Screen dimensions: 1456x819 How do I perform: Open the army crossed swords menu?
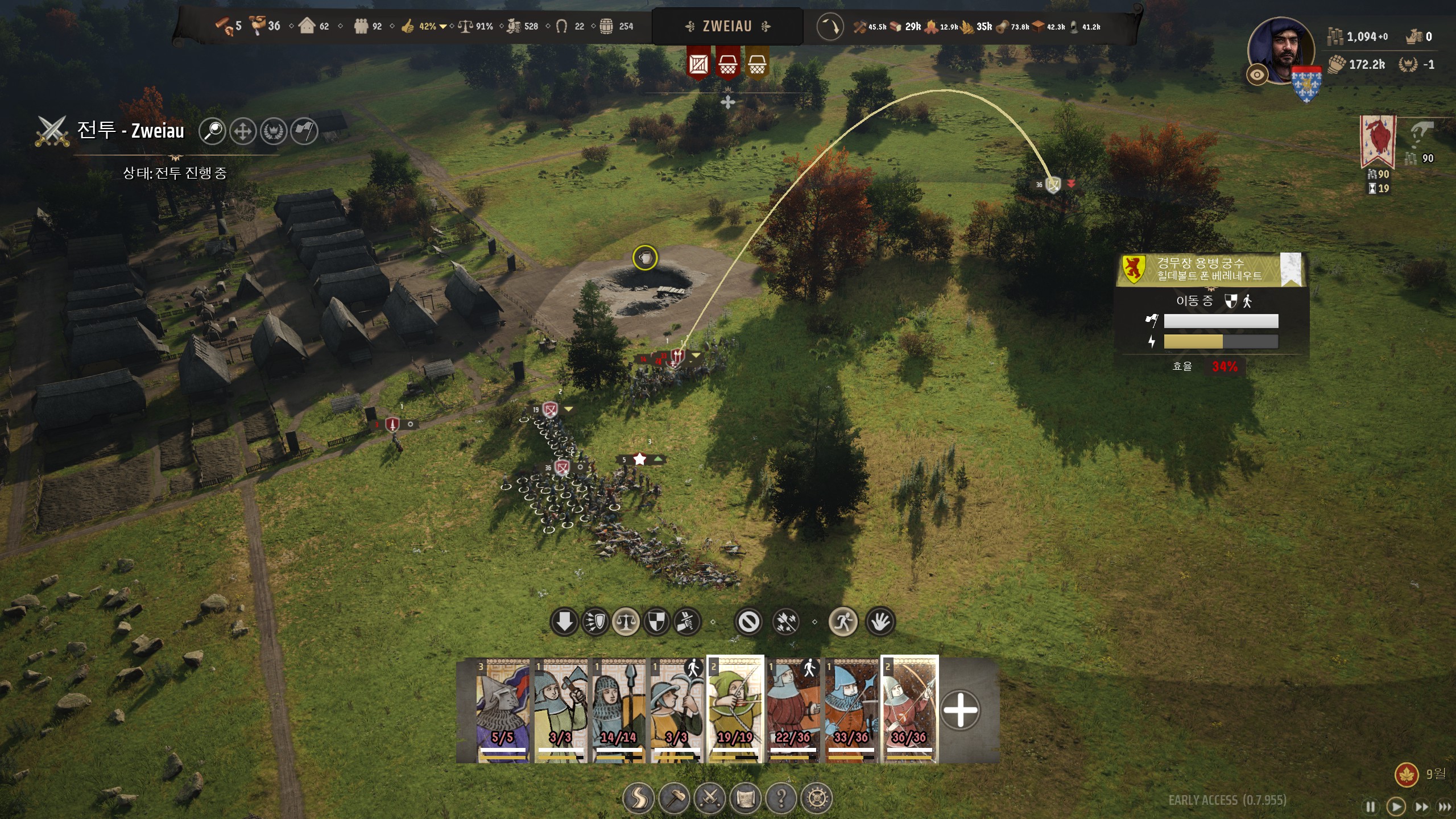710,799
